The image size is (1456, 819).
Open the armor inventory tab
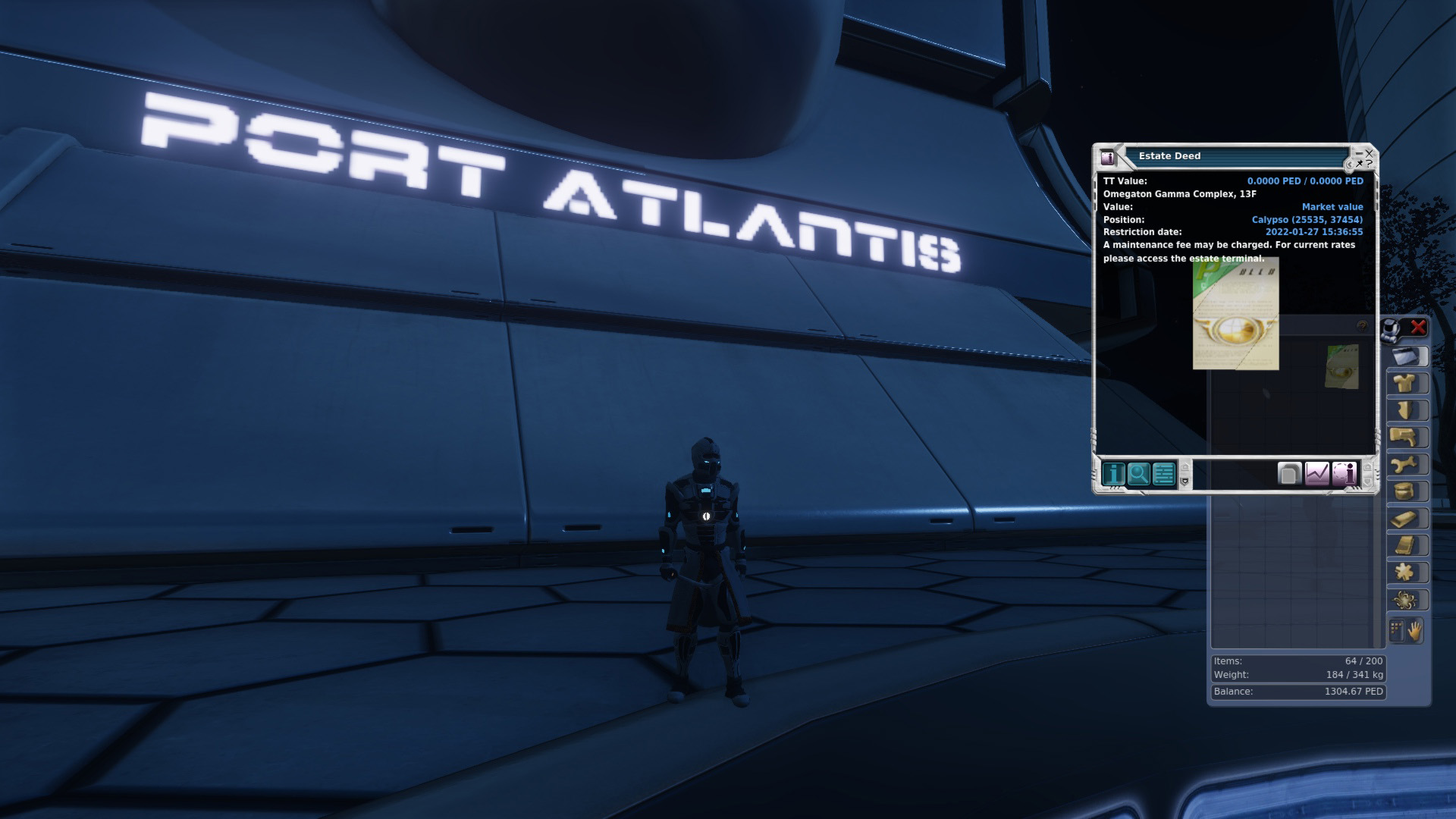(1407, 411)
